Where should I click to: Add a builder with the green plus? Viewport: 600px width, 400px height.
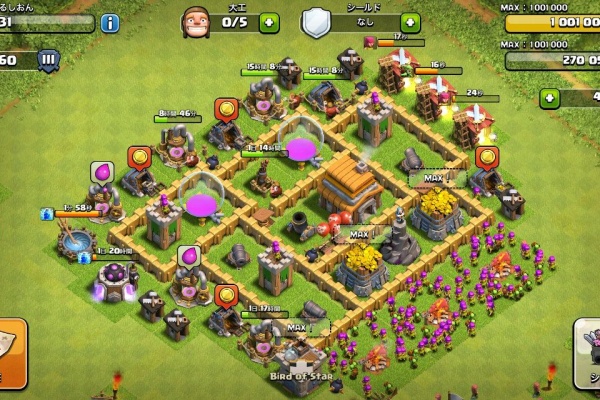269,23
